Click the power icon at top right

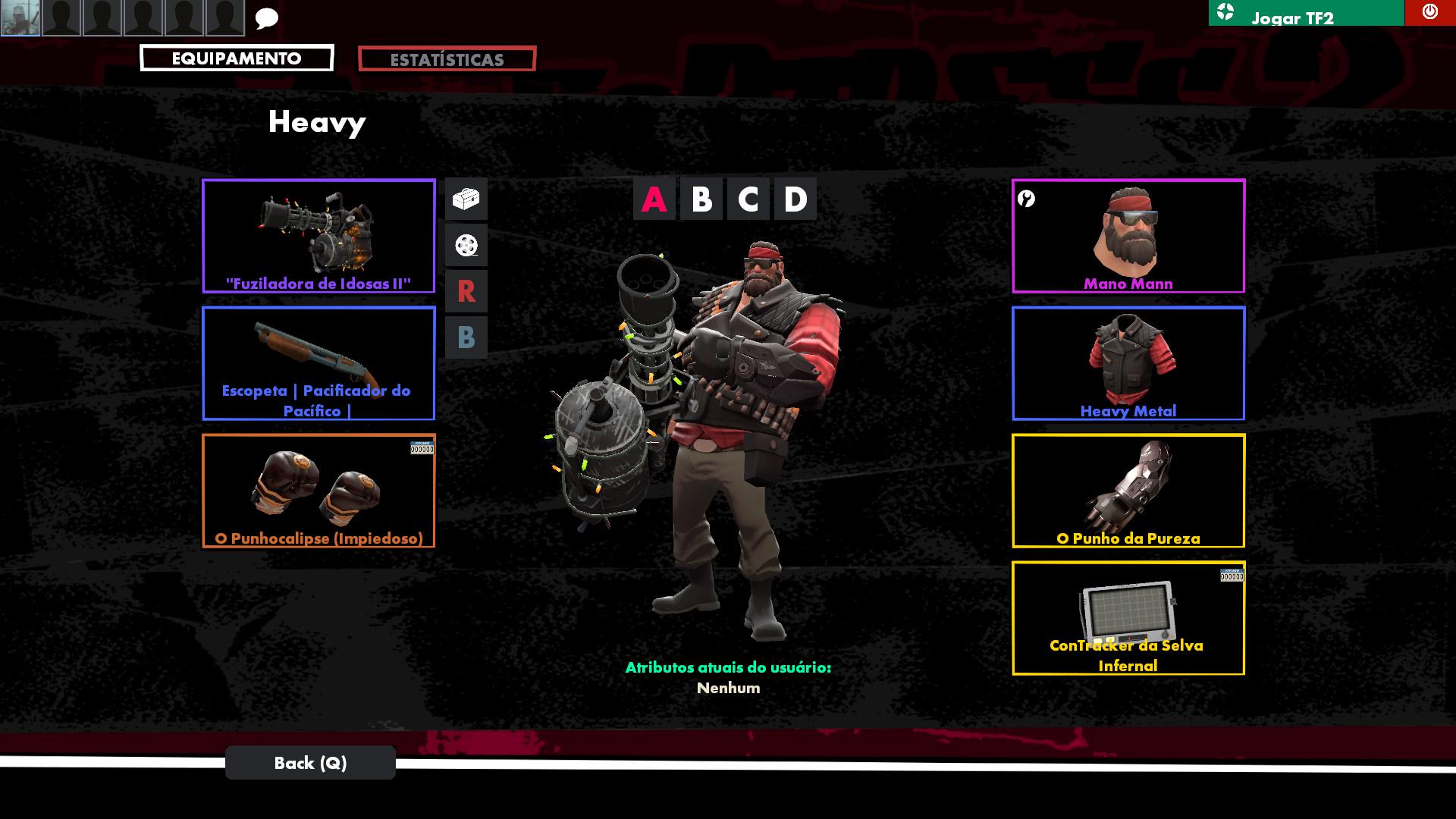(1429, 11)
